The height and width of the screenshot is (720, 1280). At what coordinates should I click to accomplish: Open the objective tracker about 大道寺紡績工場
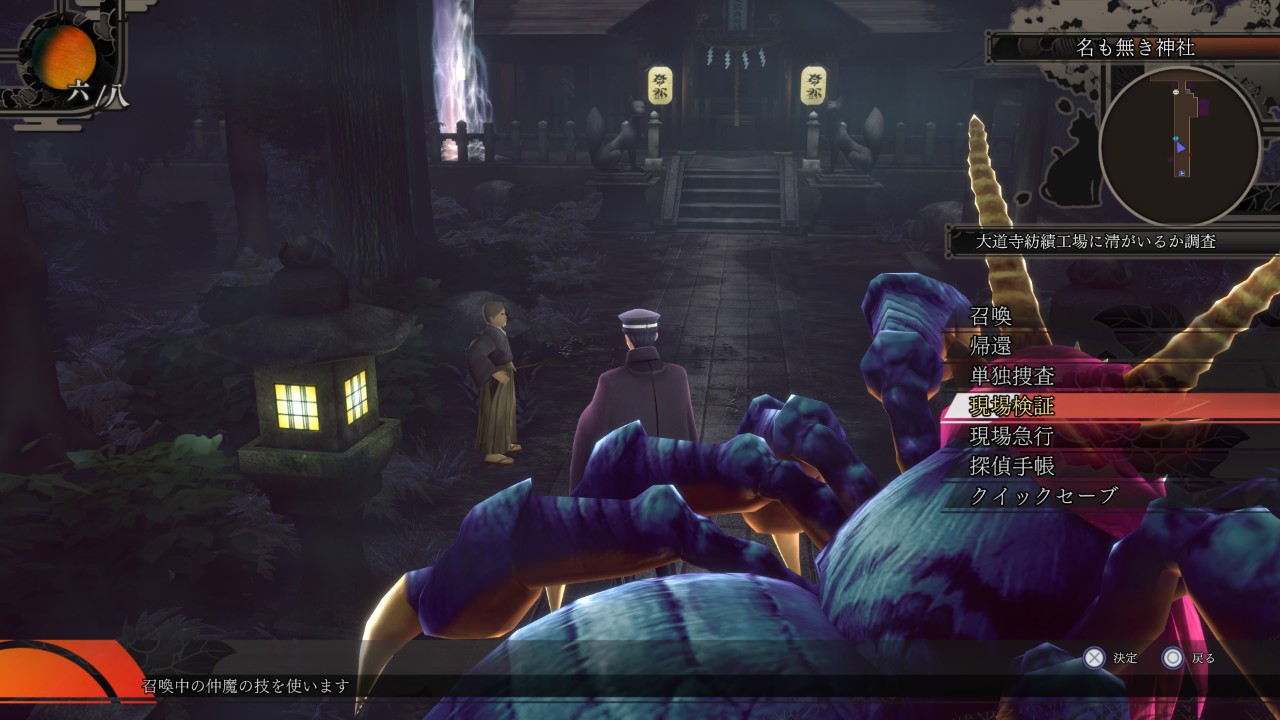(x=1096, y=241)
